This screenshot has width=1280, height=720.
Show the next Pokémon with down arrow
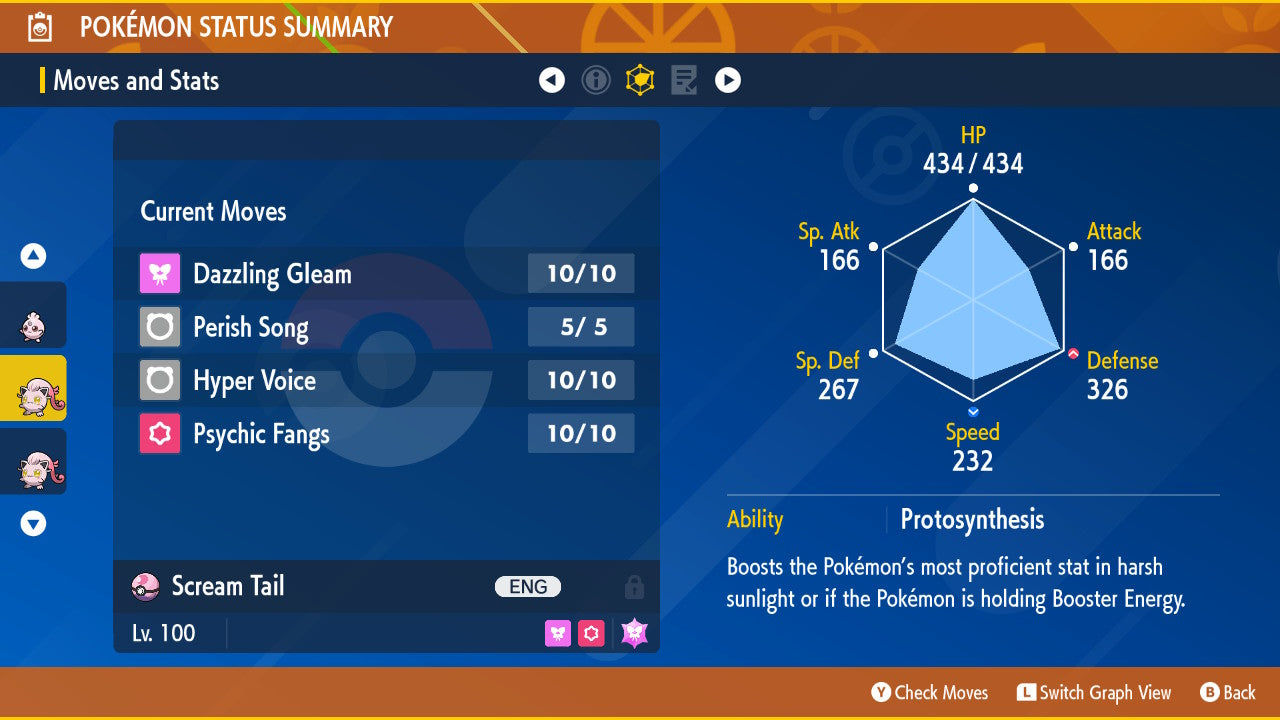(33, 523)
